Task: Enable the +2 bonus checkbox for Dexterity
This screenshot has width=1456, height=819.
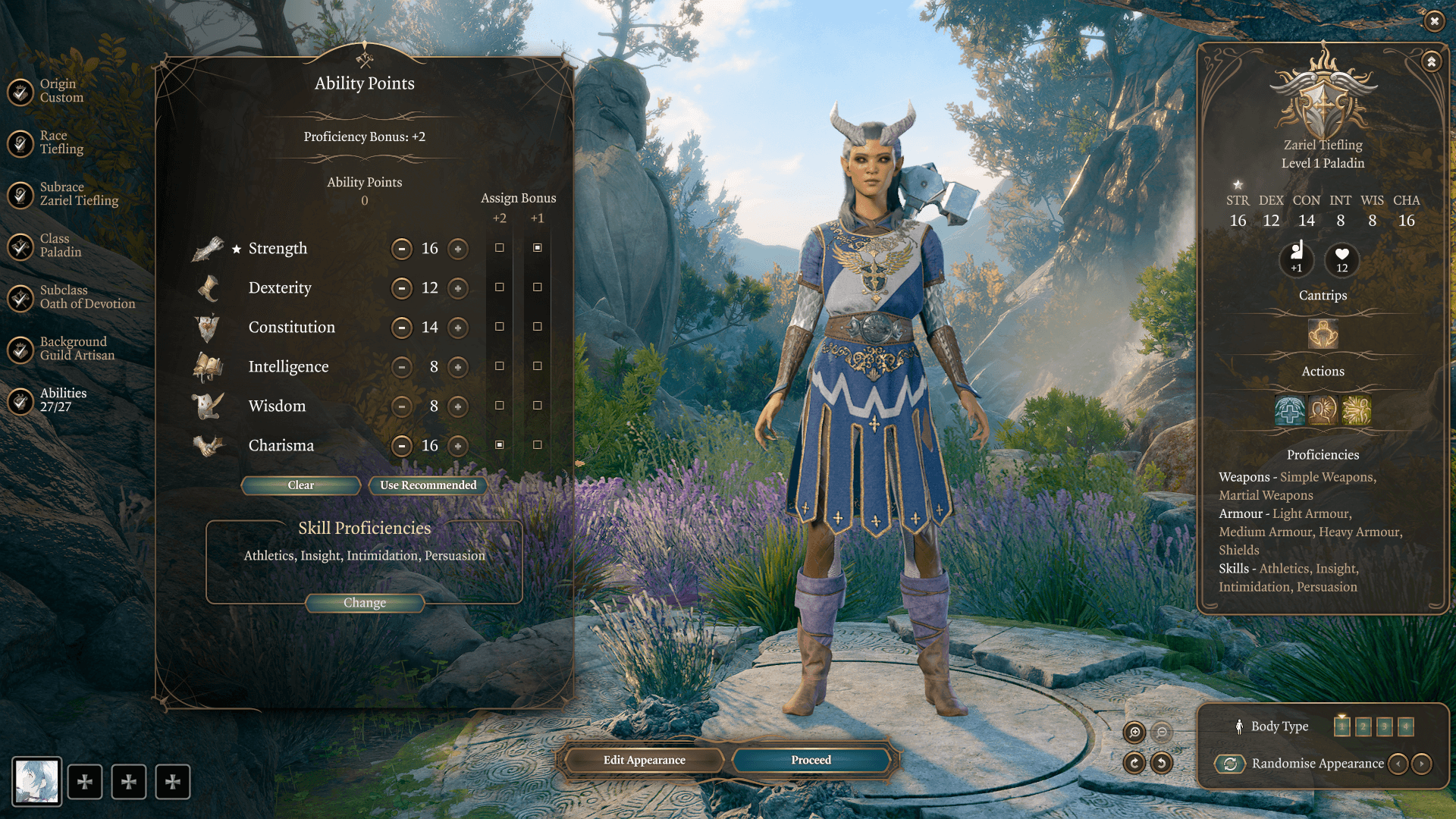Action: [x=498, y=288]
